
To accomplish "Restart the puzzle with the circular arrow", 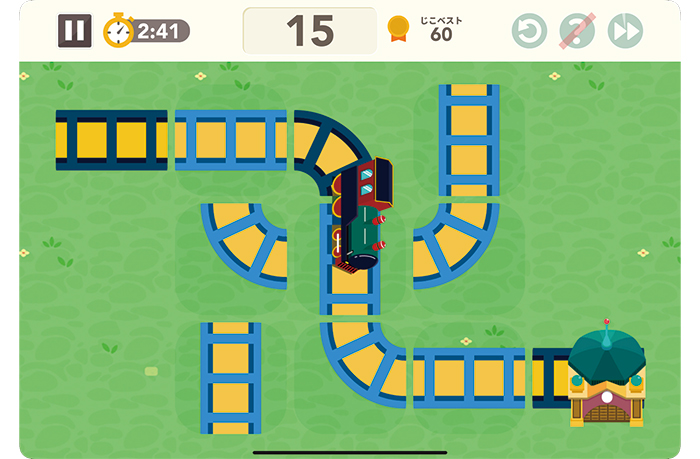I will pos(529,31).
